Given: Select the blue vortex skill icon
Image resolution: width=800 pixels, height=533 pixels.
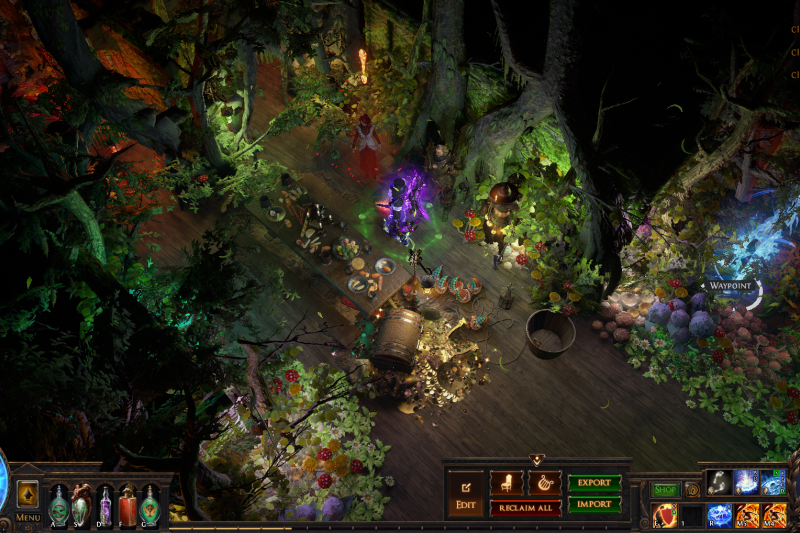Looking at the screenshot, I should [772, 482].
